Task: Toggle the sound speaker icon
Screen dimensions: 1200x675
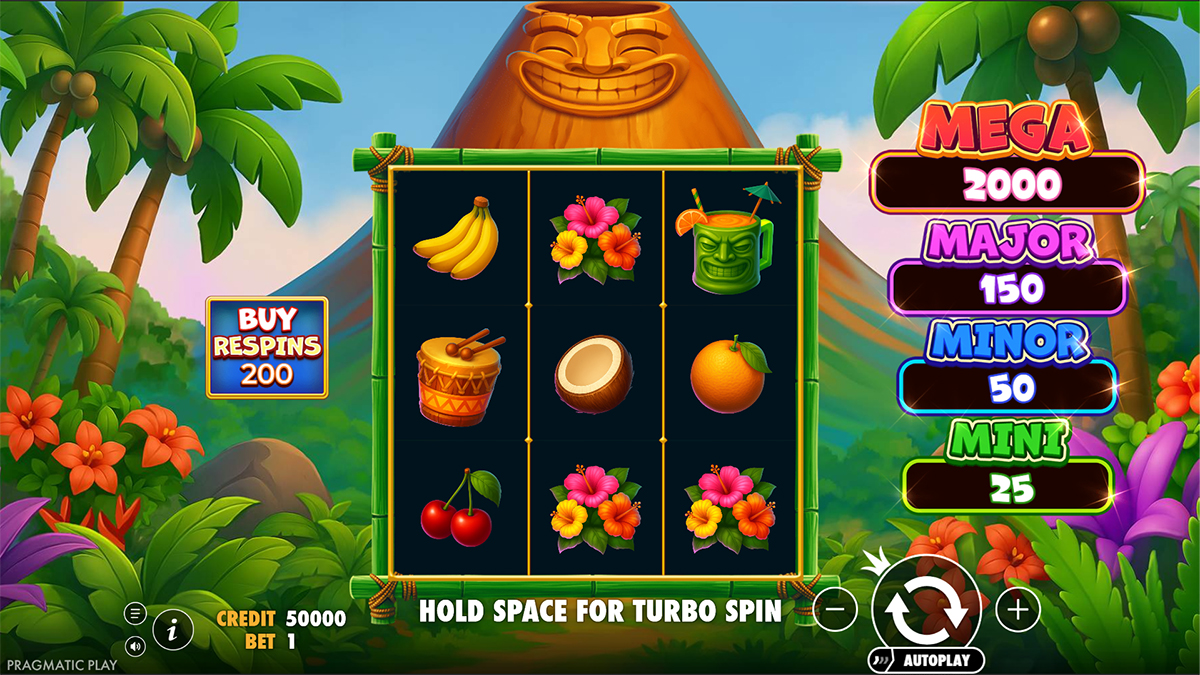Action: coord(135,646)
